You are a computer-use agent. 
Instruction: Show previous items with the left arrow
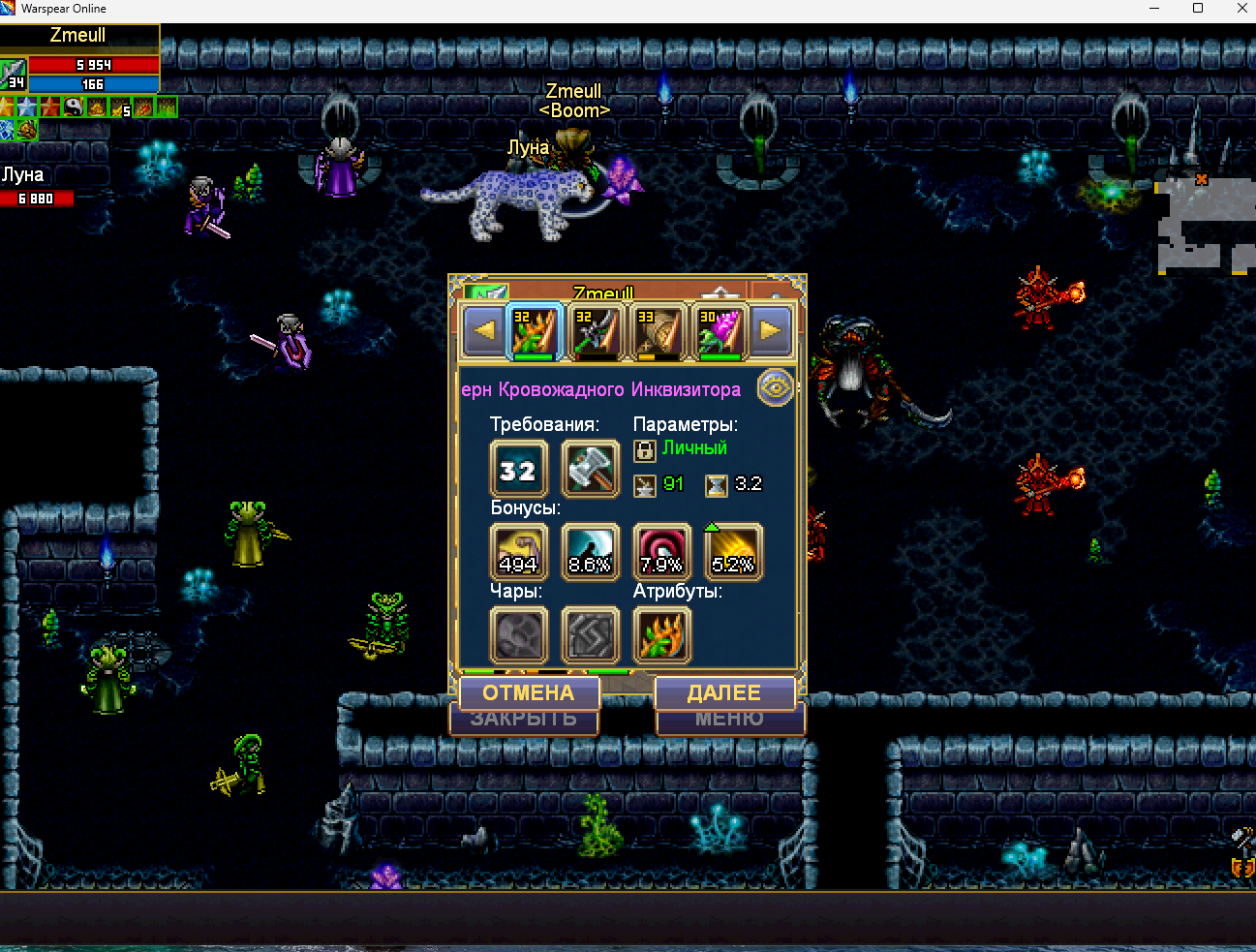(x=484, y=330)
